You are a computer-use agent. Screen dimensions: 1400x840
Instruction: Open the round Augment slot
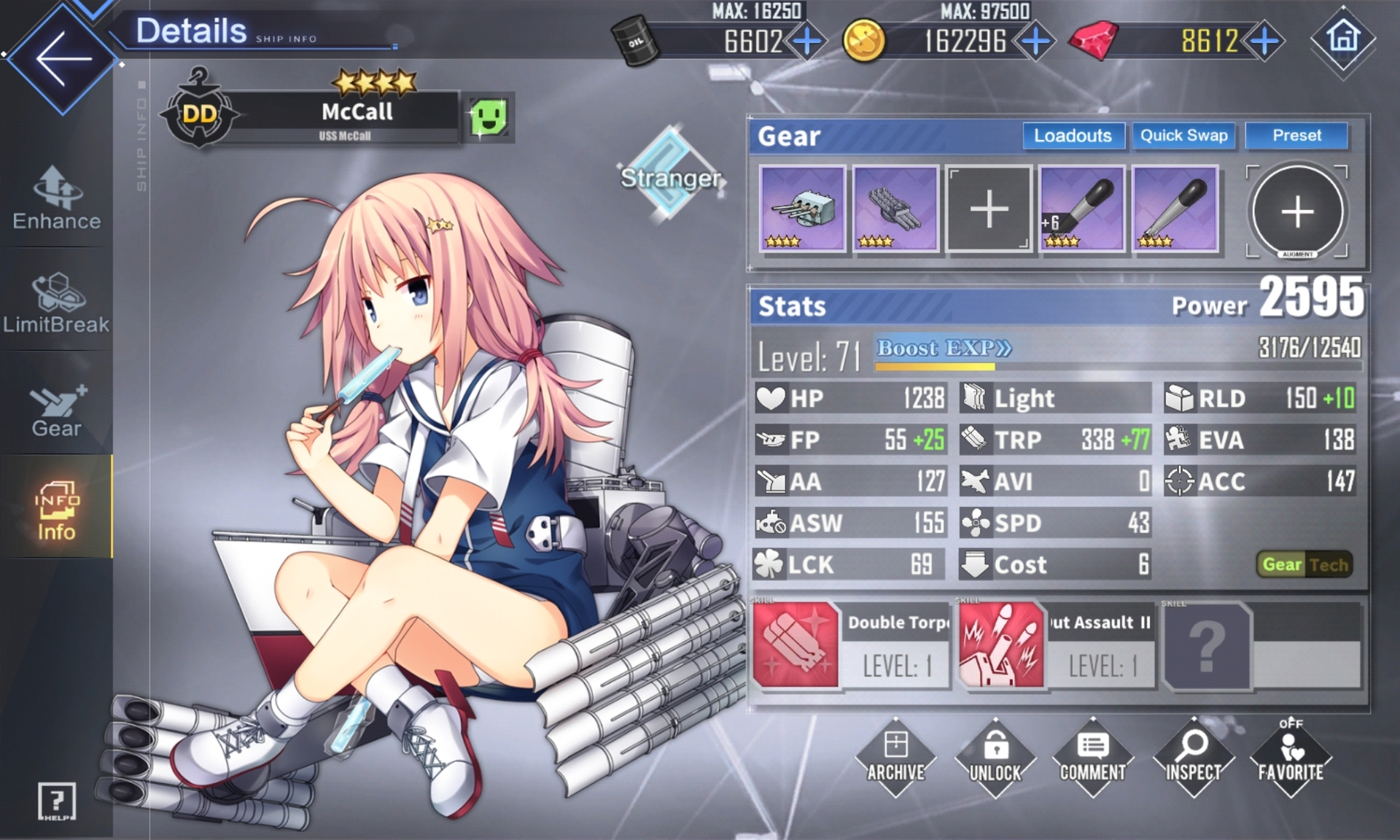coord(1297,211)
